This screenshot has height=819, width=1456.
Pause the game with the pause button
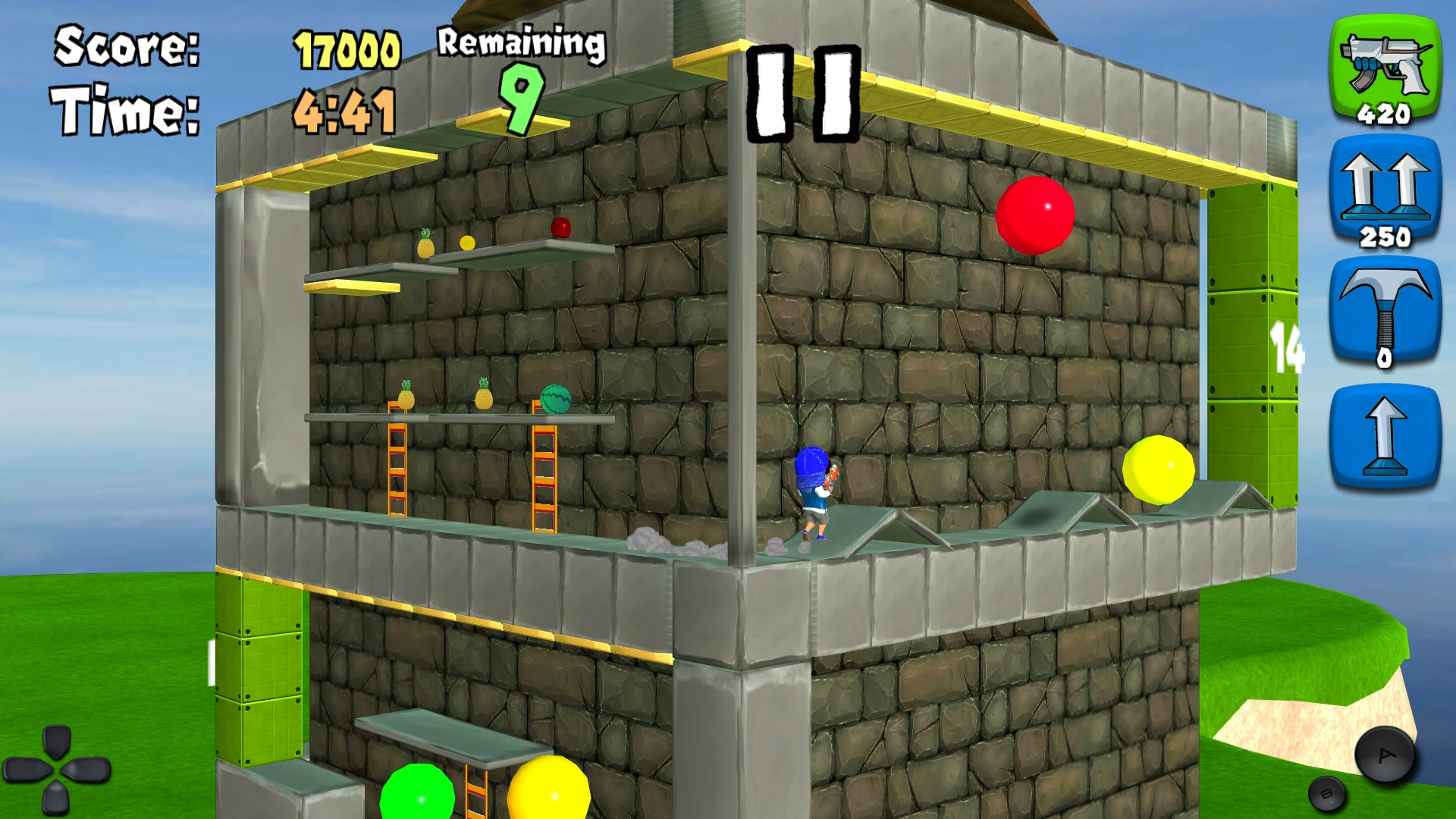click(804, 93)
